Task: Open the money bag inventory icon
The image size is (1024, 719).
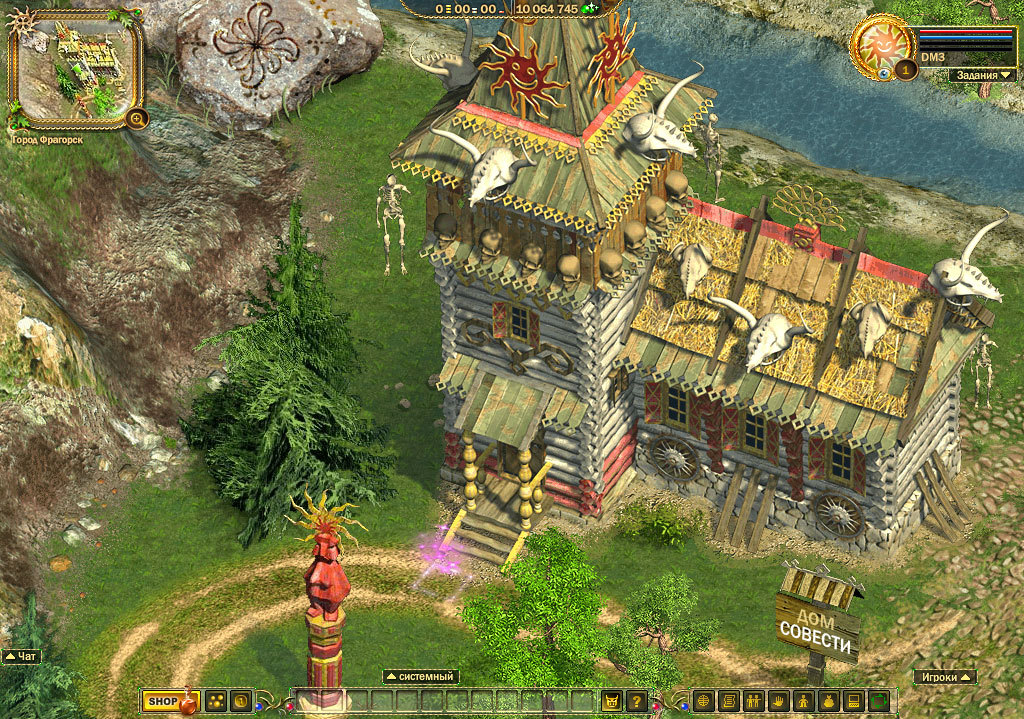Action: (828, 702)
